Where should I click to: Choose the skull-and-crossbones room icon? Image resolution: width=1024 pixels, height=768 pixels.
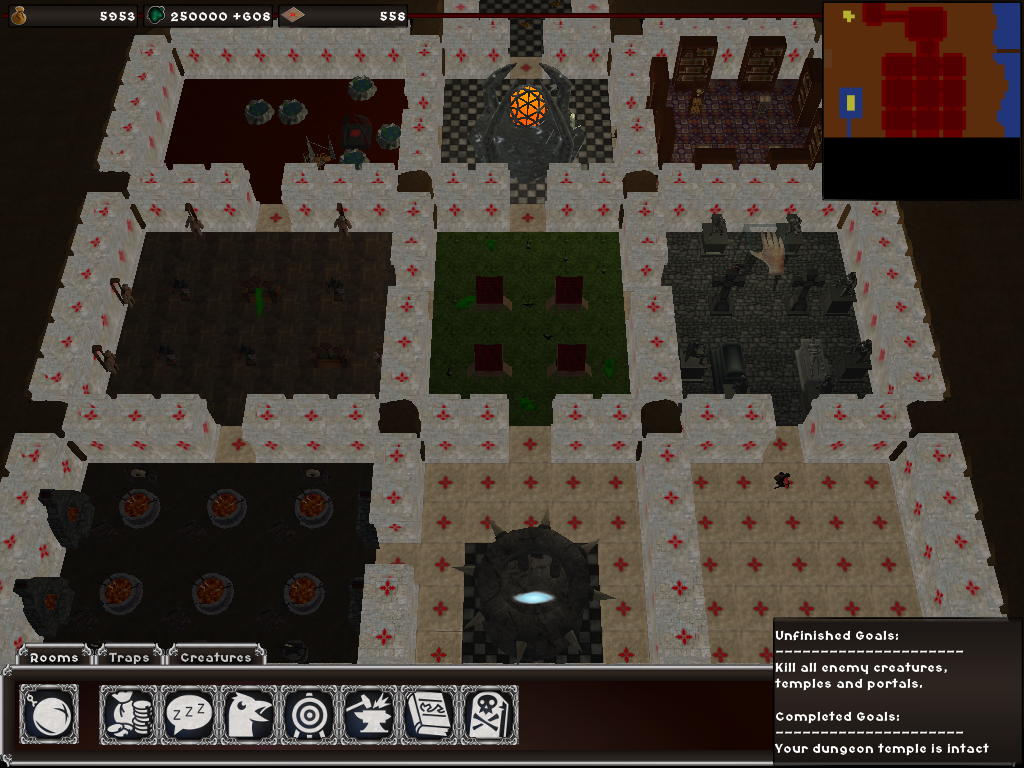pos(489,714)
